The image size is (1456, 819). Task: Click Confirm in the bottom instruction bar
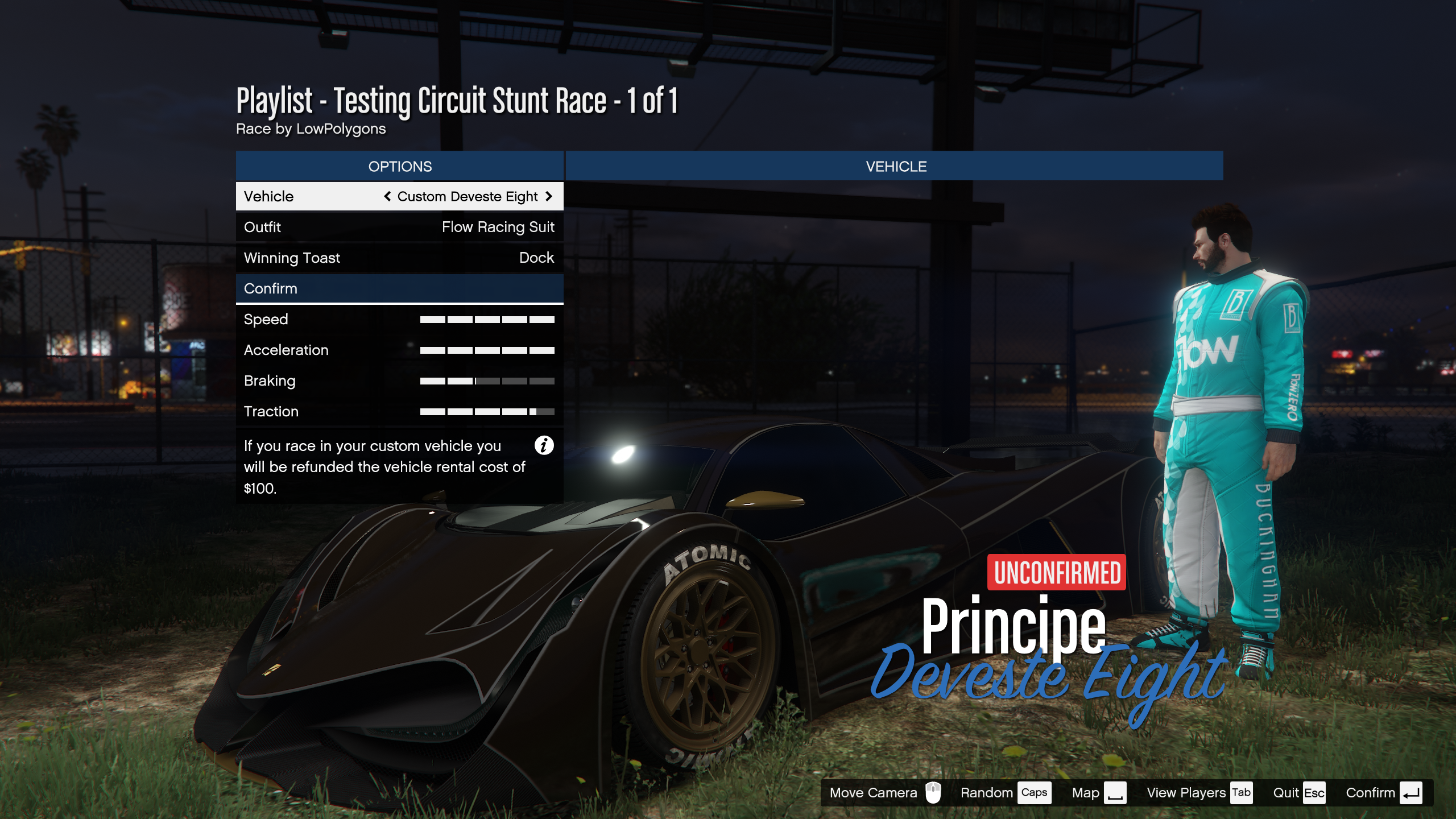(x=1383, y=793)
